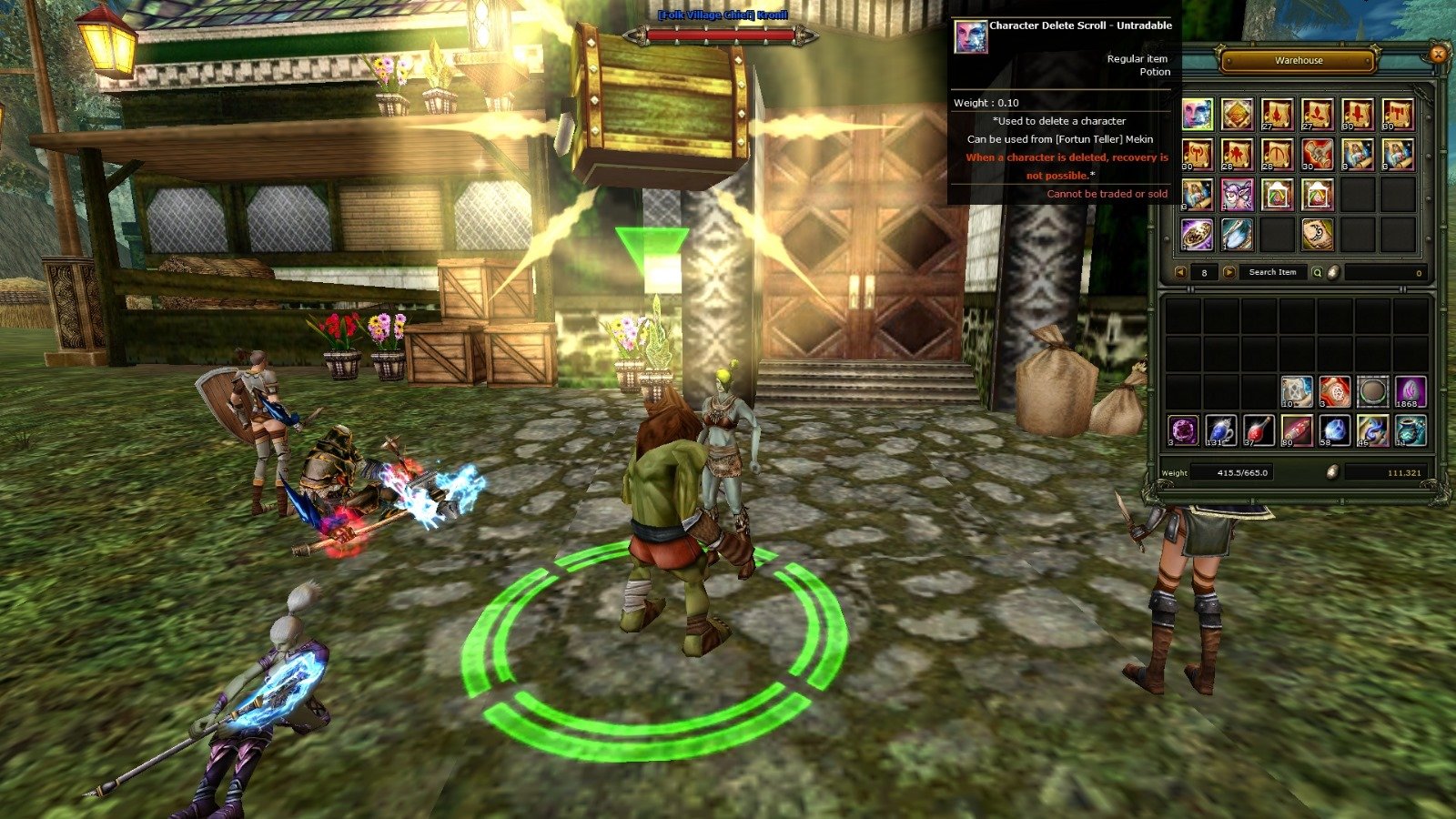Go to the next warehouse page
Viewport: 1456px width, 819px height.
[1228, 272]
